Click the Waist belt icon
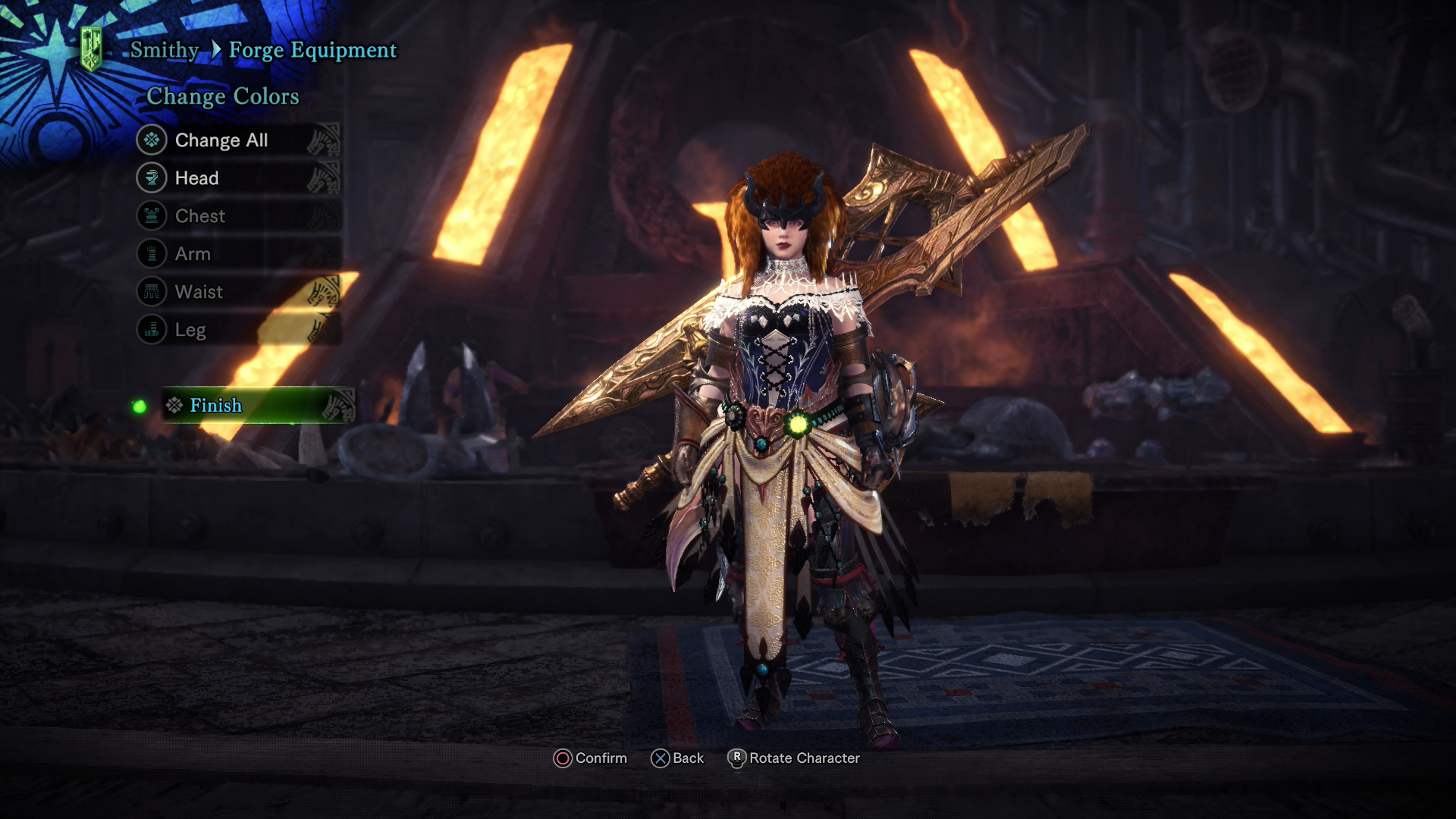This screenshot has height=819, width=1456. [x=152, y=292]
